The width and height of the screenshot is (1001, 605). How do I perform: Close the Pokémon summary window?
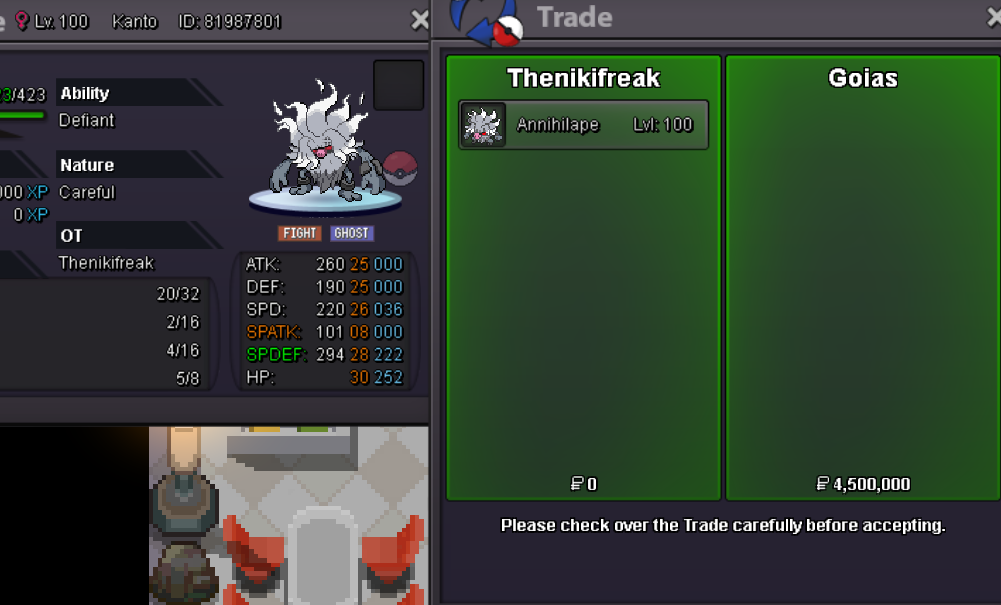tap(420, 20)
